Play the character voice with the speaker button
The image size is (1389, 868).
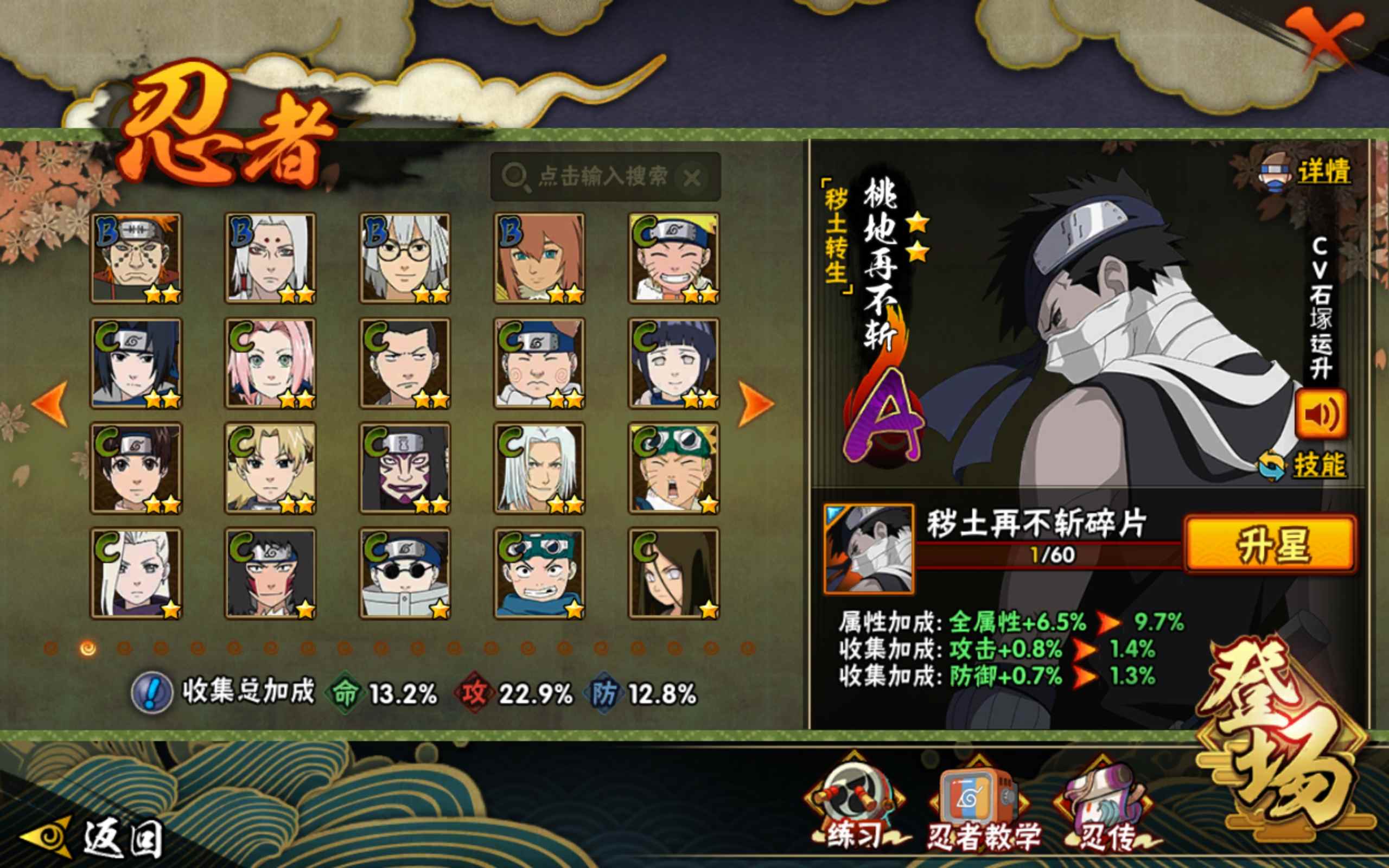pyautogui.click(x=1320, y=414)
